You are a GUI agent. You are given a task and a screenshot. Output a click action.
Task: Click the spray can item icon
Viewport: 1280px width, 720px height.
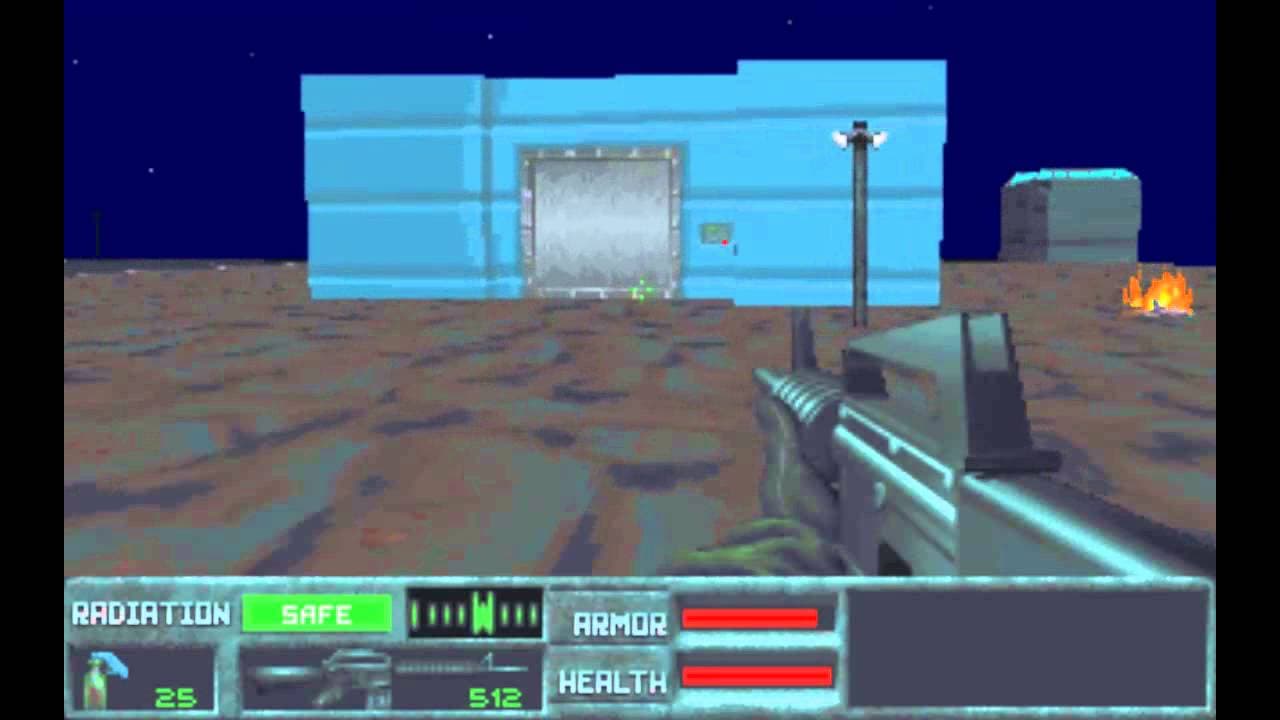[x=95, y=680]
